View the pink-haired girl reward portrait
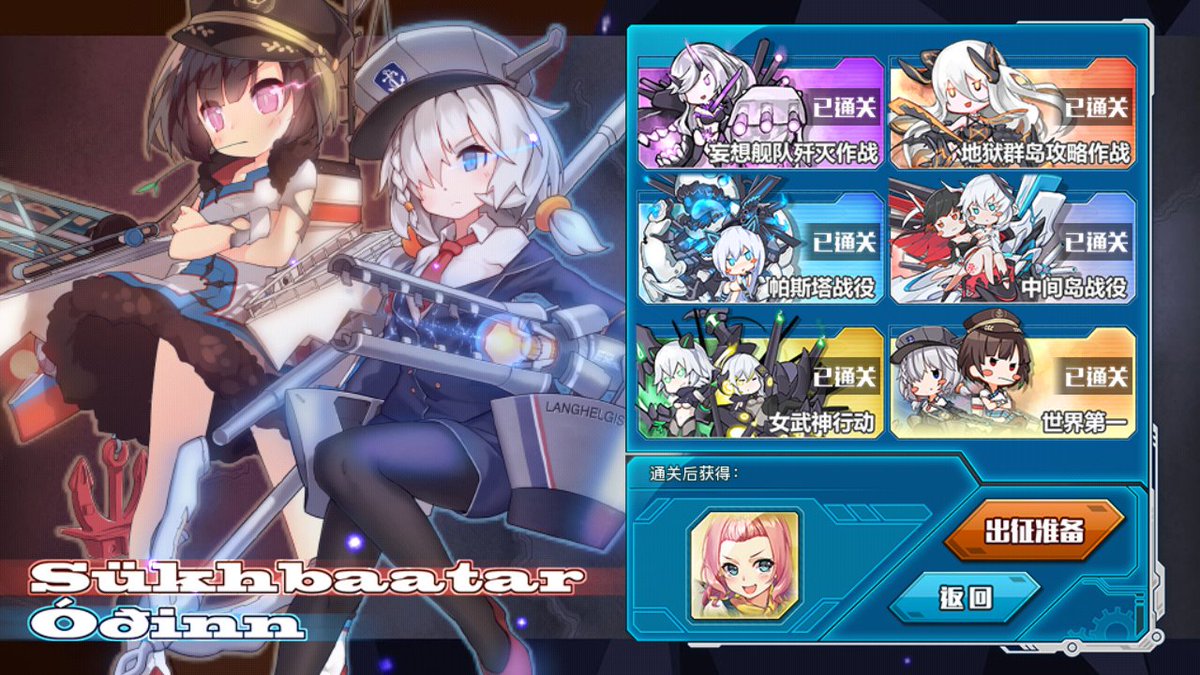The height and width of the screenshot is (675, 1200). [744, 564]
